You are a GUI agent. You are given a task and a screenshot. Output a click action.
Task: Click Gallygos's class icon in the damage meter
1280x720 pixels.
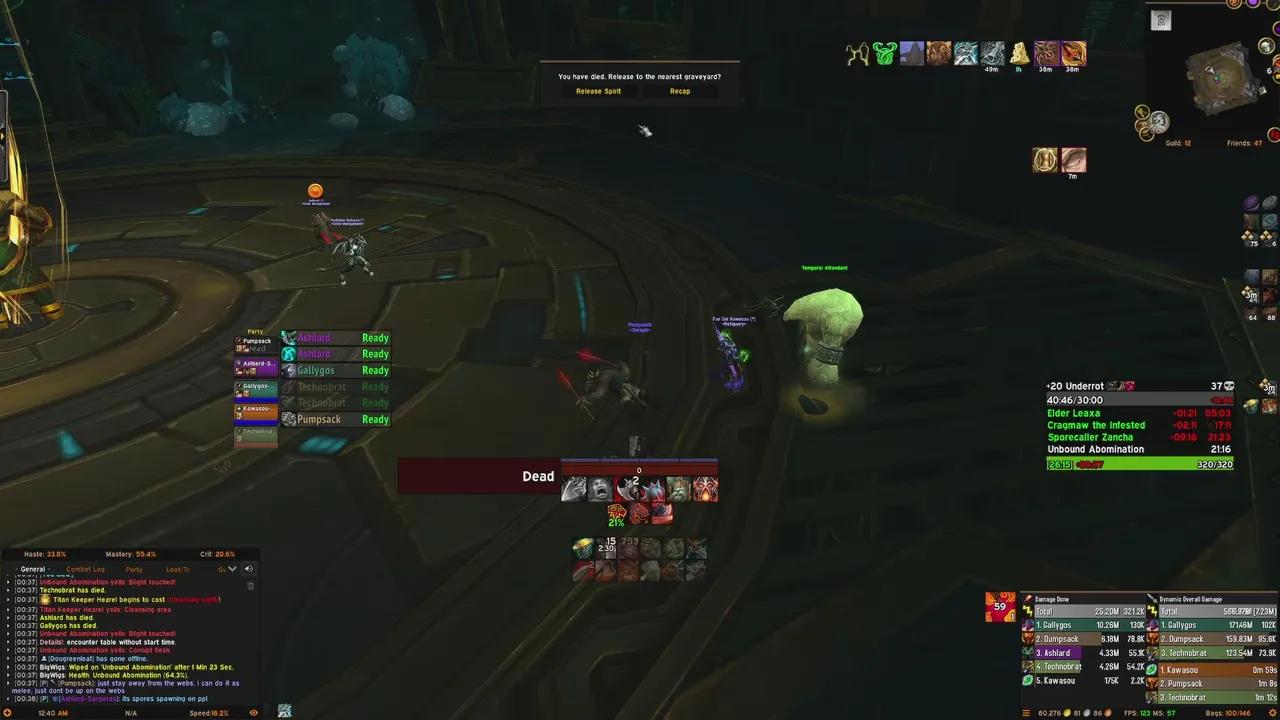(1028, 625)
